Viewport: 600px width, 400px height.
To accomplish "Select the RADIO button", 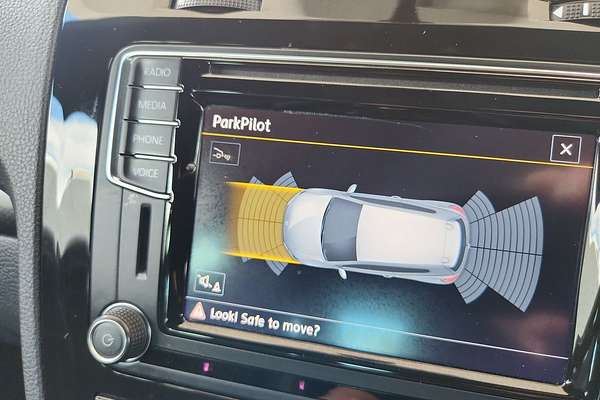I will (157, 72).
